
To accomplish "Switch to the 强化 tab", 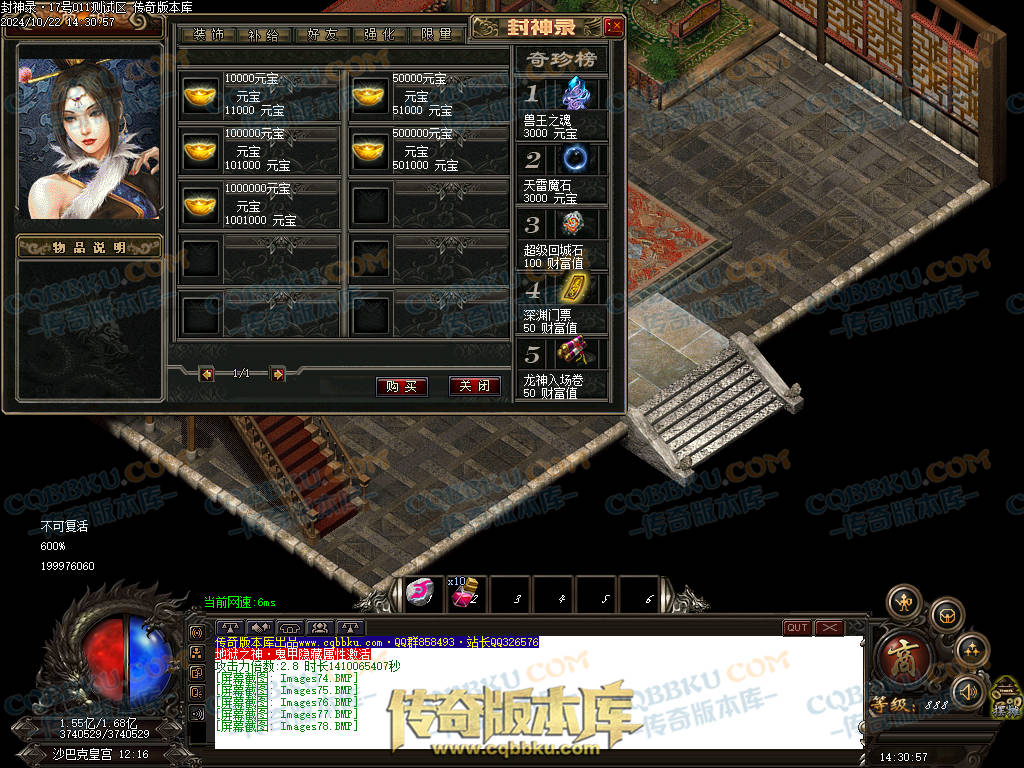I will pyautogui.click(x=380, y=34).
